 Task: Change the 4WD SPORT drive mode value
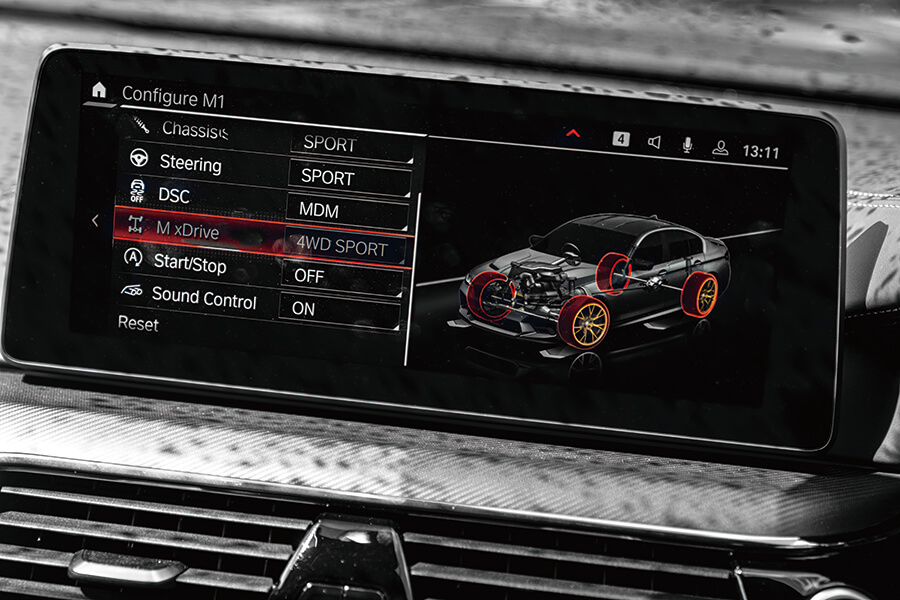pos(343,245)
